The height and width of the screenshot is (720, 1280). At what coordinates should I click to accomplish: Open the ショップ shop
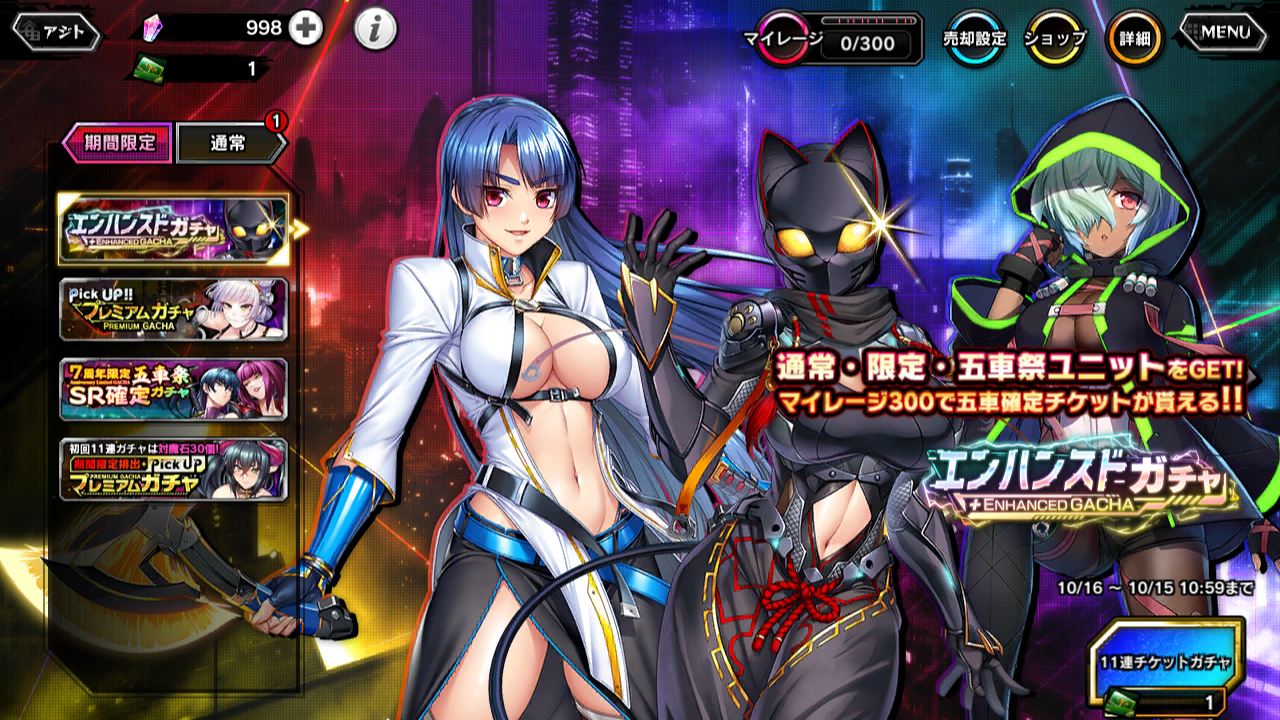pyautogui.click(x=1056, y=39)
